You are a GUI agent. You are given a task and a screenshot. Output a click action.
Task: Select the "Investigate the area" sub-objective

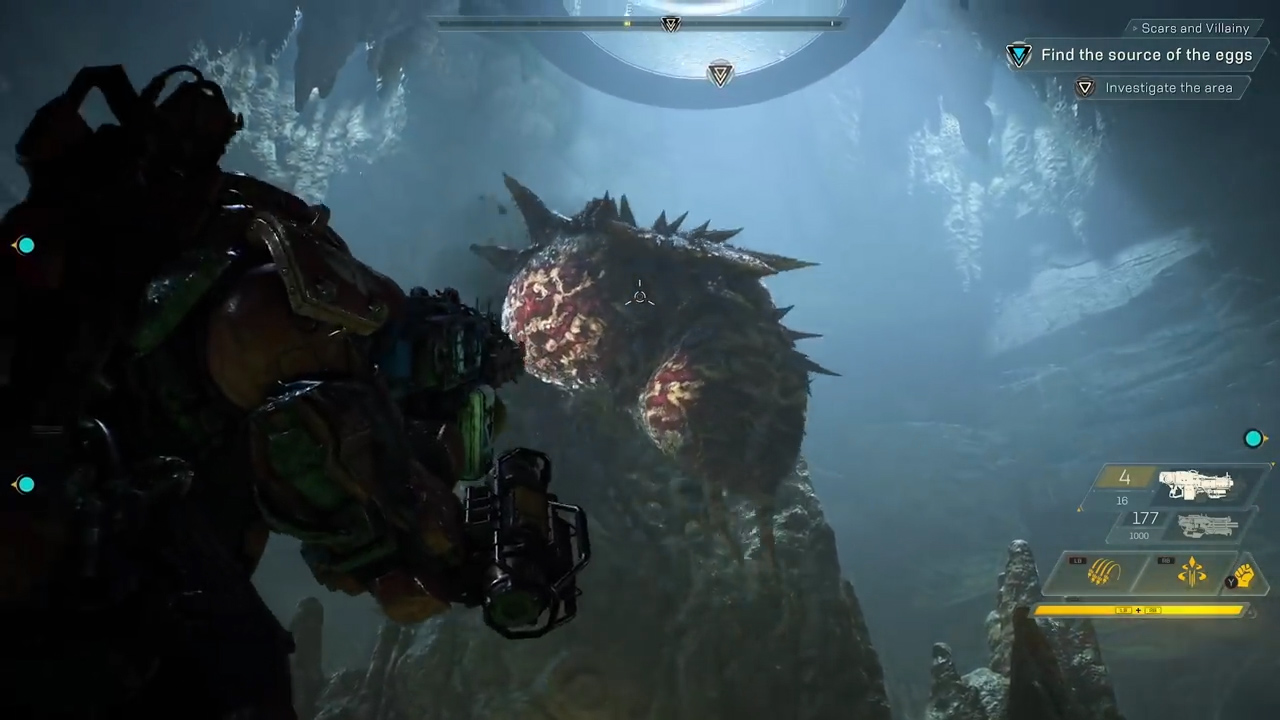click(1168, 88)
